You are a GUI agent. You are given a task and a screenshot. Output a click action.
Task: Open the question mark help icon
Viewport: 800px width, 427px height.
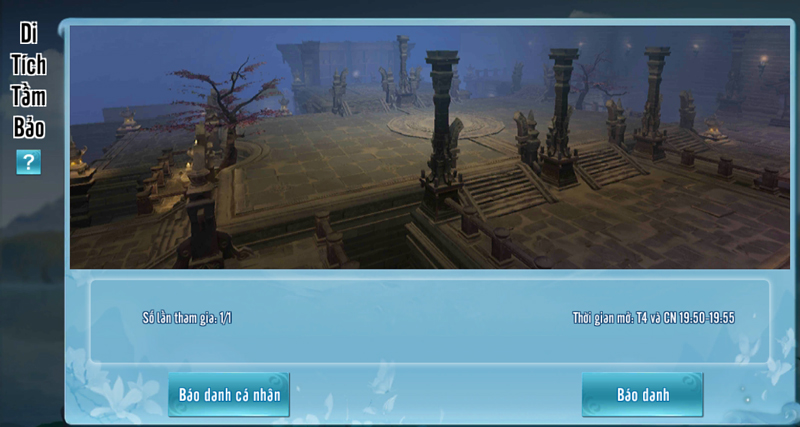[28, 161]
